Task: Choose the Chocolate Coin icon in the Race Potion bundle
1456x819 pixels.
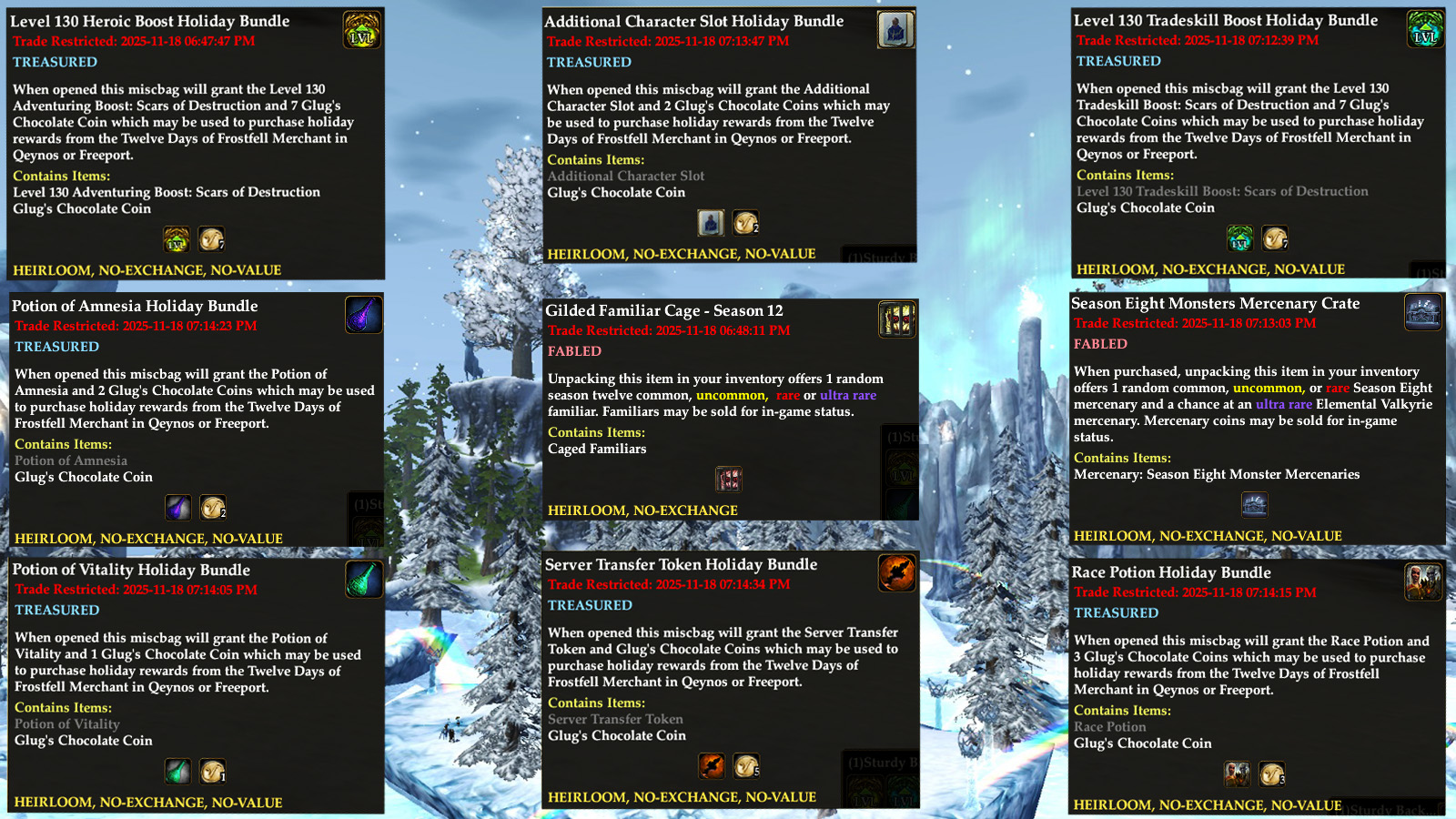Action: pos(1272,774)
